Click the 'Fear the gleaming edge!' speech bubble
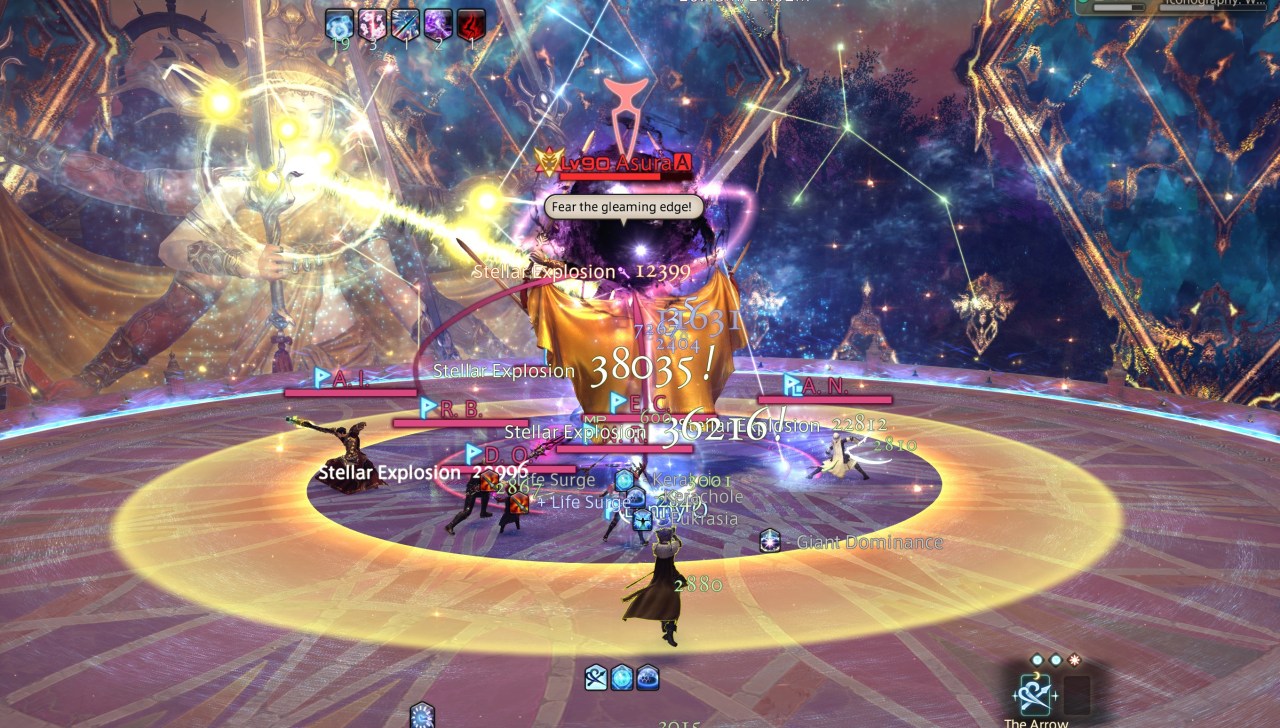The height and width of the screenshot is (728, 1280). (622, 206)
